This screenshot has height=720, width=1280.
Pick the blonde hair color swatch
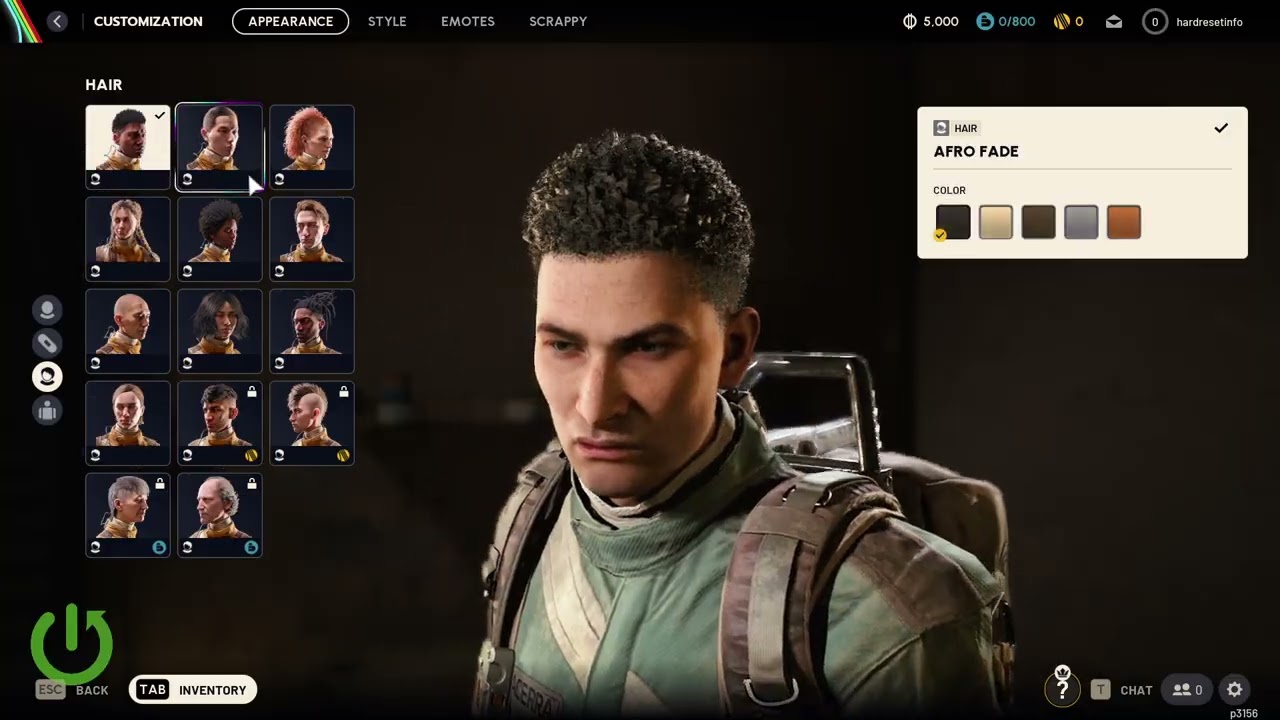pyautogui.click(x=996, y=222)
